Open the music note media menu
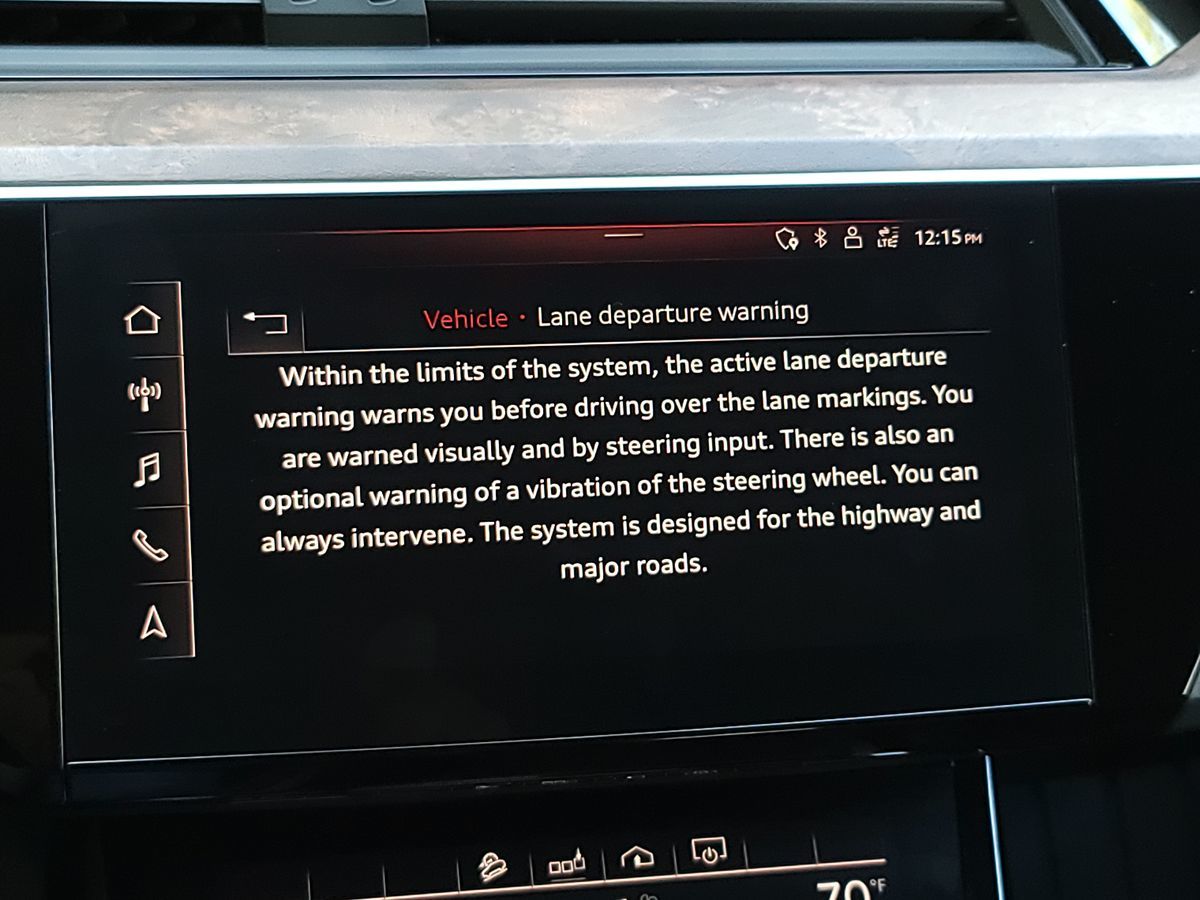Image resolution: width=1200 pixels, height=900 pixels. coord(146,468)
